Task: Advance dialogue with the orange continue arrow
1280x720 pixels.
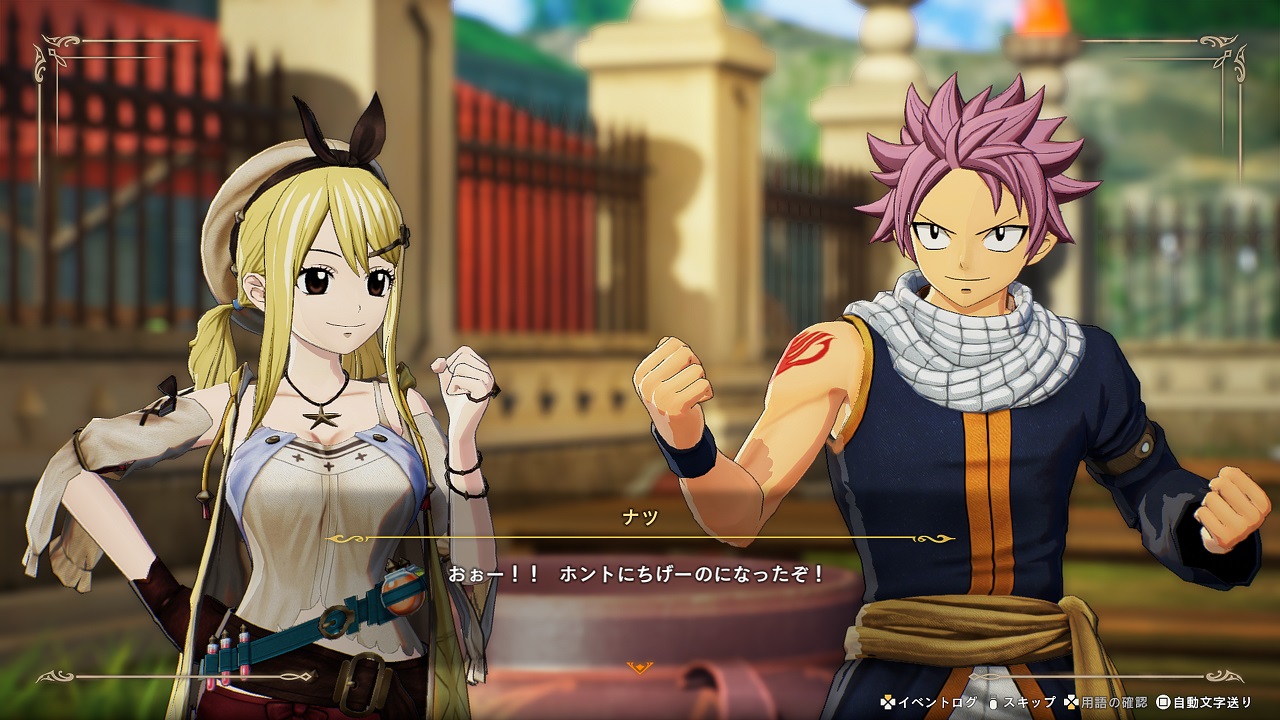Action: (x=639, y=667)
